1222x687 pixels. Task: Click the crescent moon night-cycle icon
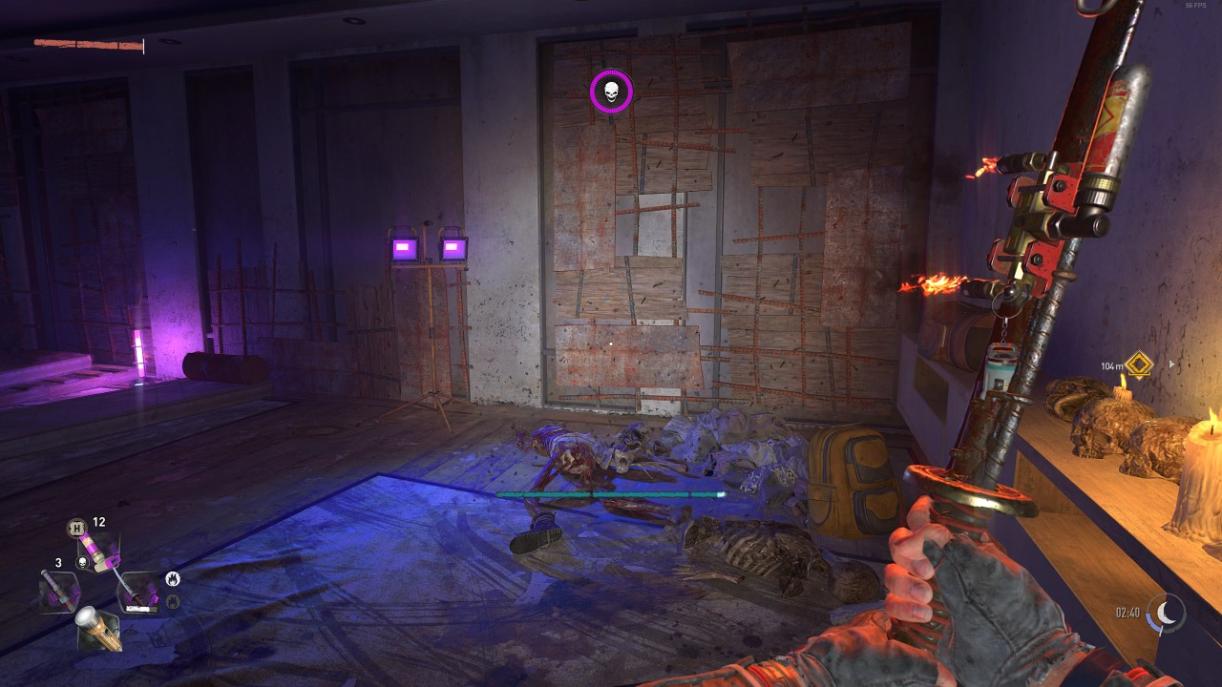click(x=1165, y=612)
